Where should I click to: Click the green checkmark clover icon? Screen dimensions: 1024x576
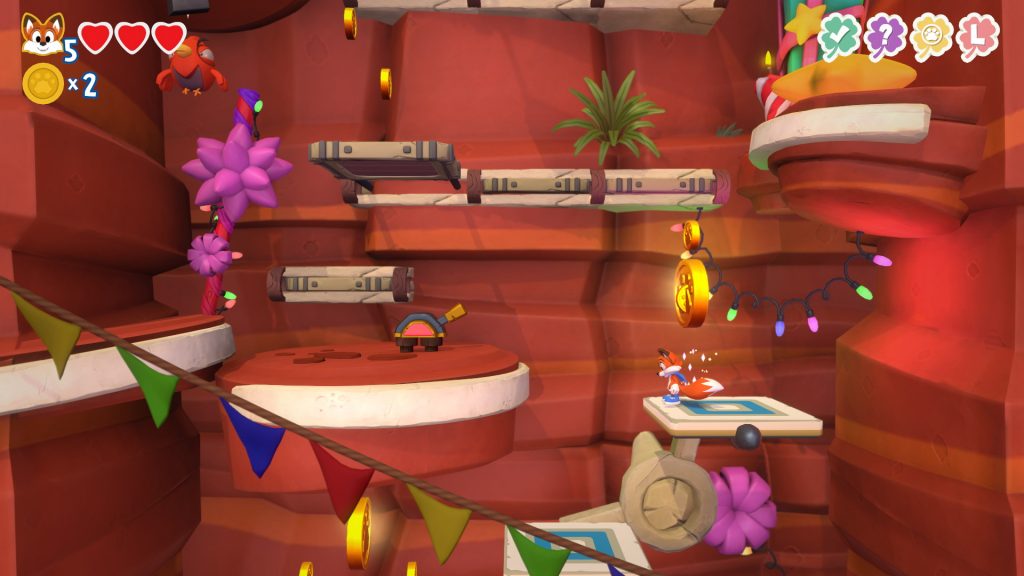(x=838, y=38)
